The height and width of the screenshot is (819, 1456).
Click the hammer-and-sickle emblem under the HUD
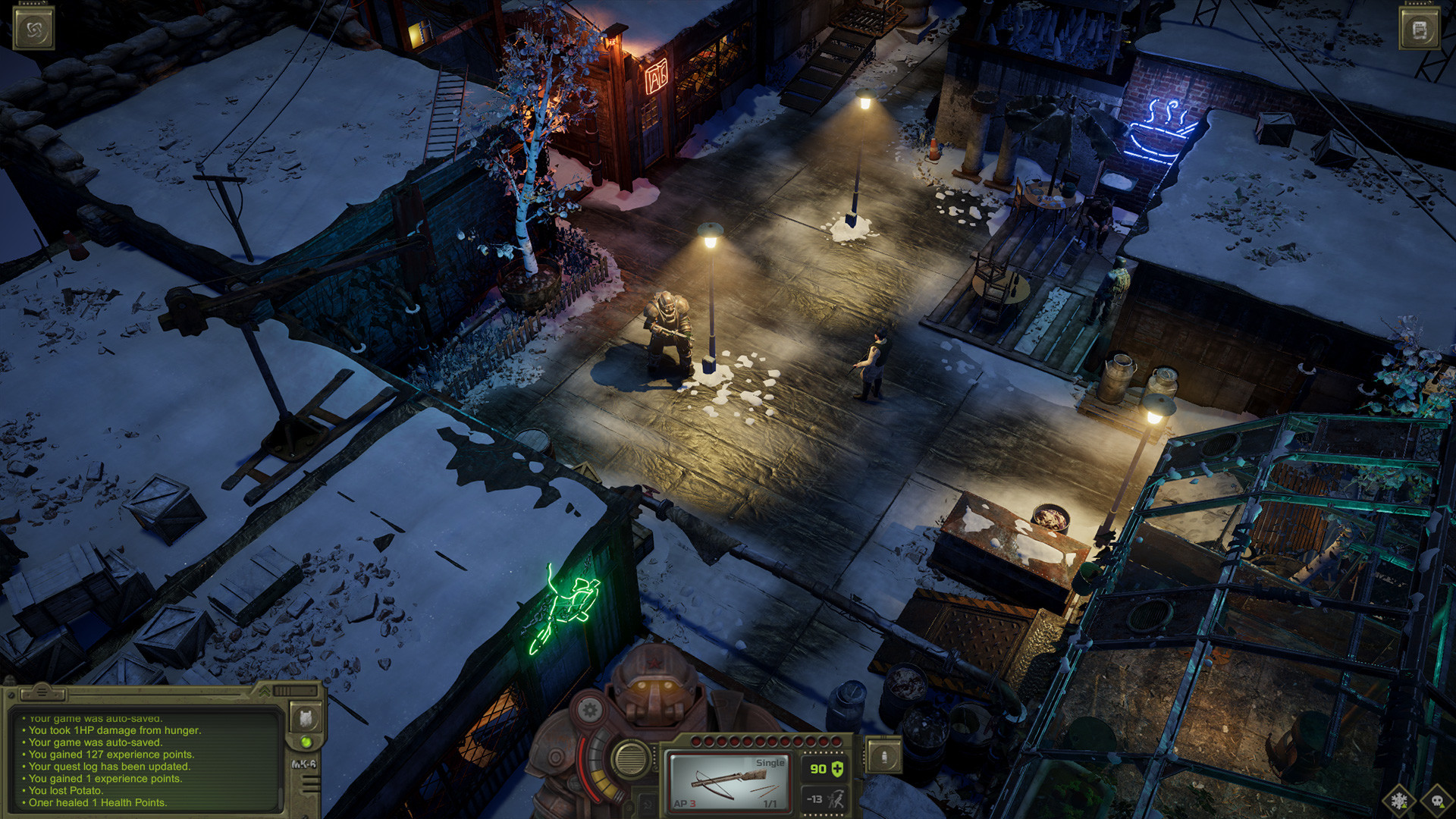(x=647, y=803)
